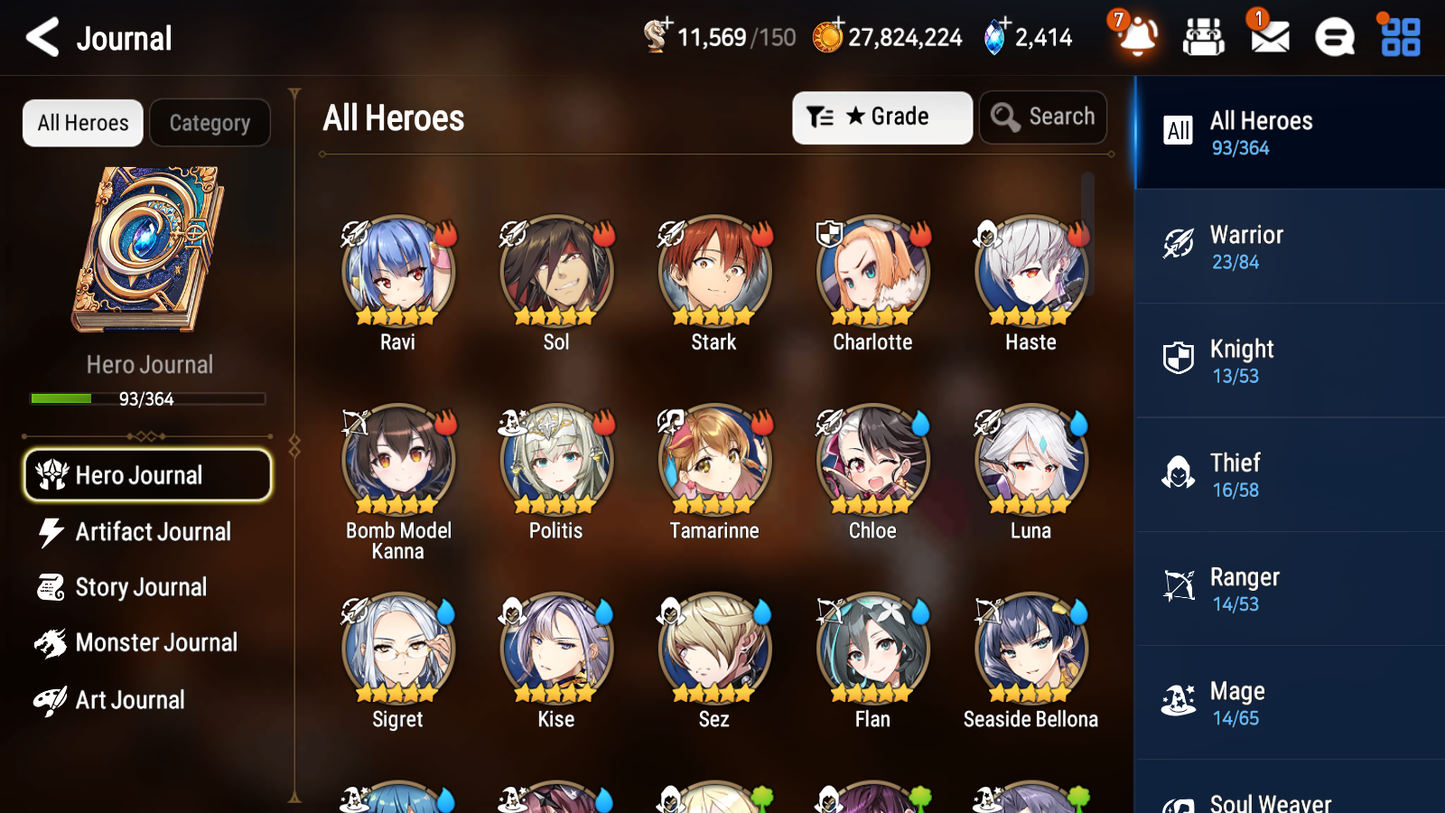
Task: Open the Grade sorting dropdown
Action: tap(882, 117)
